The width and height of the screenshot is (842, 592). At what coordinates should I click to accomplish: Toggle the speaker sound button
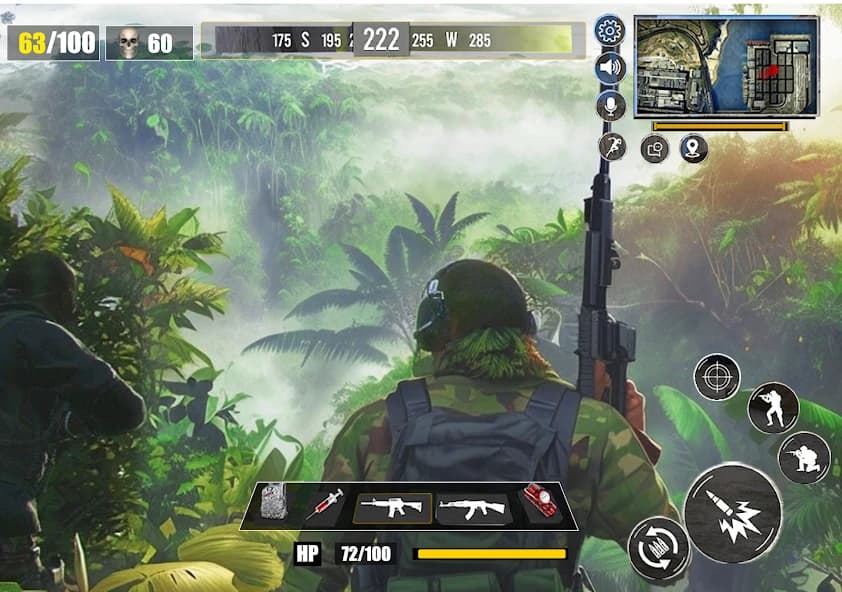[609, 68]
